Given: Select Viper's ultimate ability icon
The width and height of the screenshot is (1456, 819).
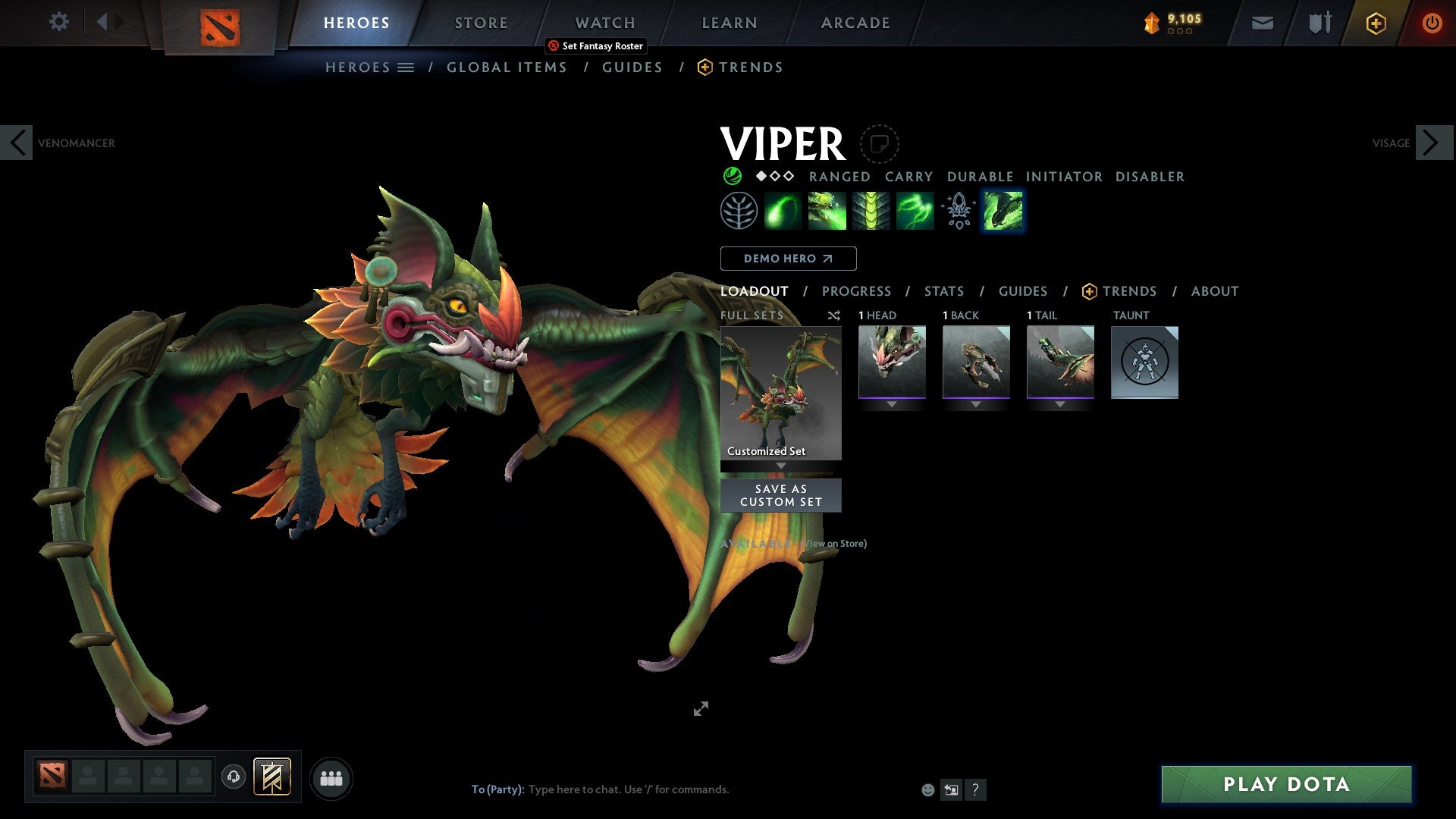Looking at the screenshot, I should click(1003, 210).
